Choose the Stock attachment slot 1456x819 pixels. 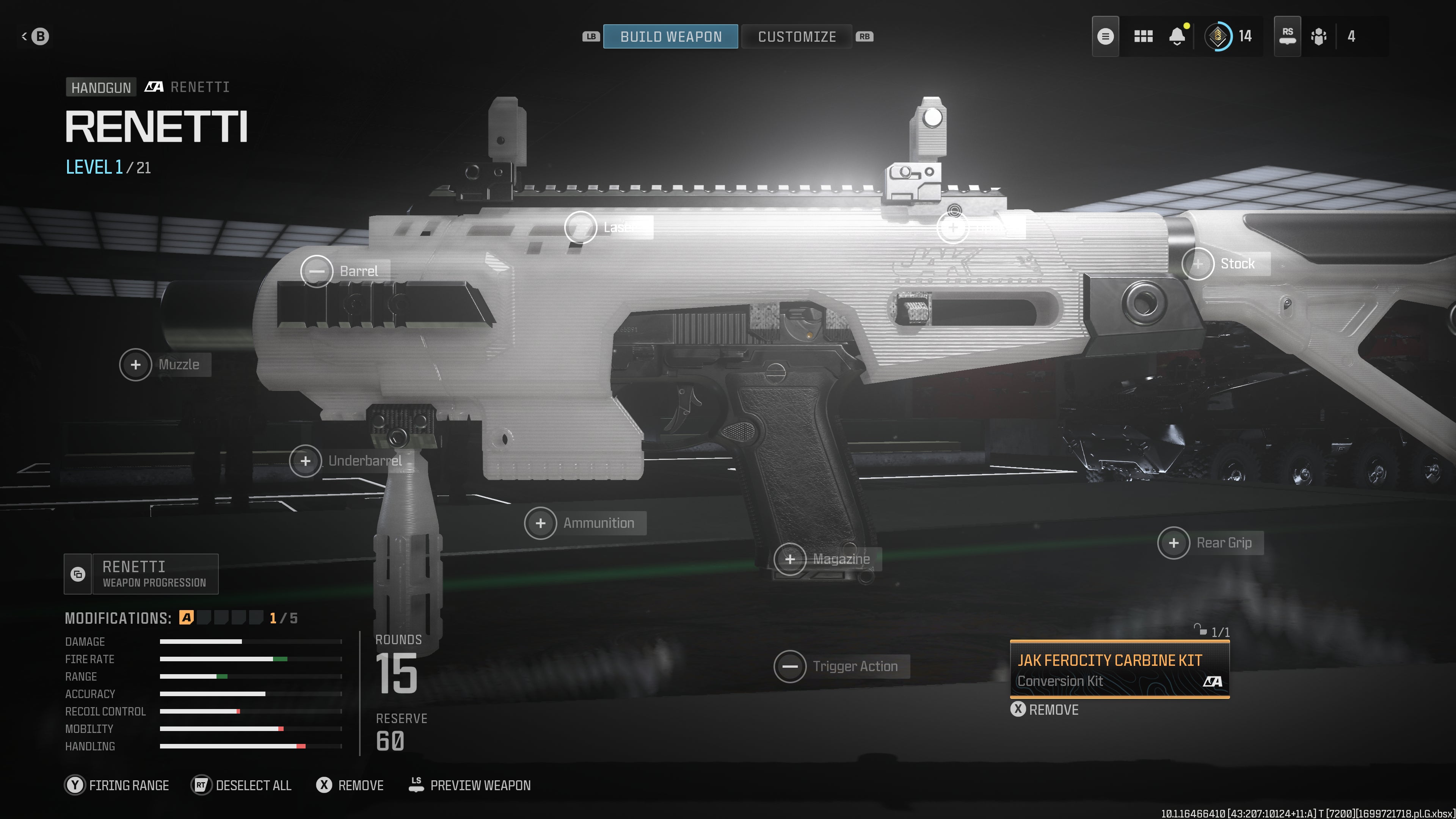pyautogui.click(x=1198, y=264)
